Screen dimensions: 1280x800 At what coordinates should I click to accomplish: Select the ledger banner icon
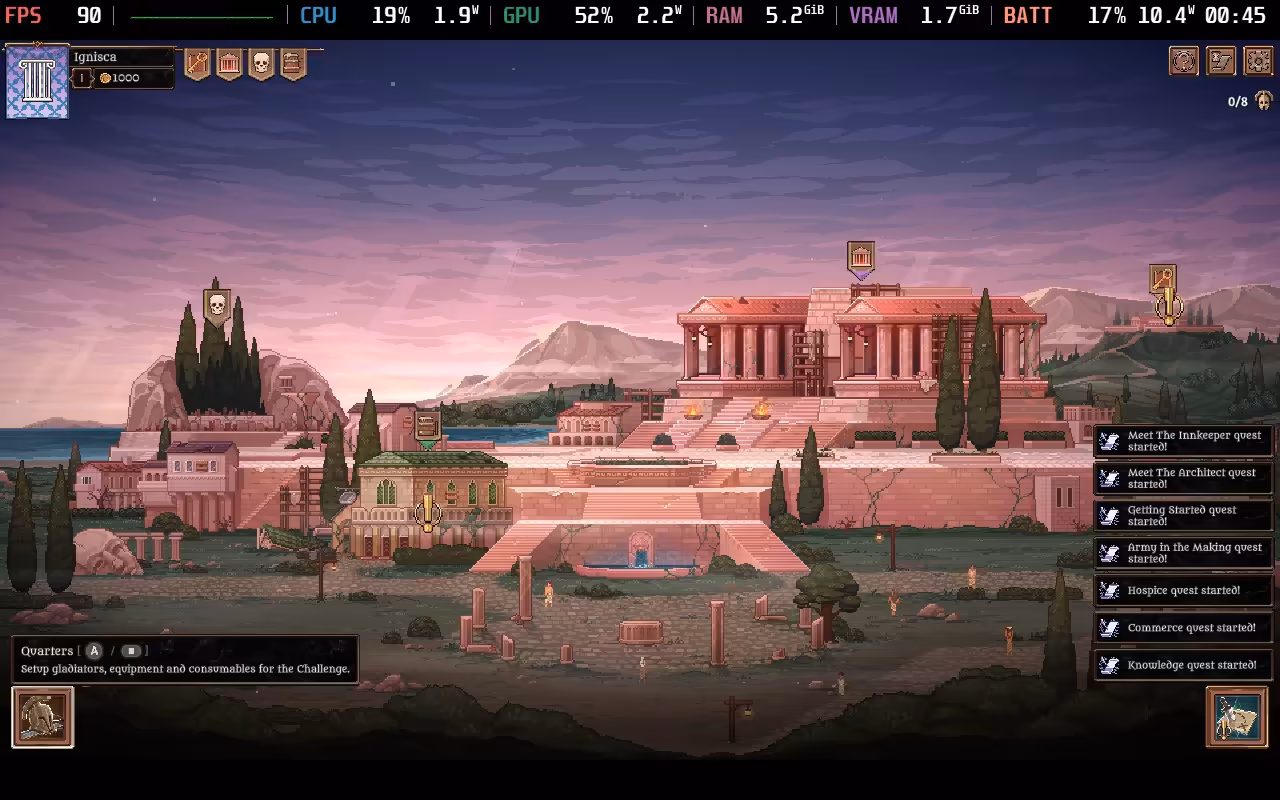292,62
